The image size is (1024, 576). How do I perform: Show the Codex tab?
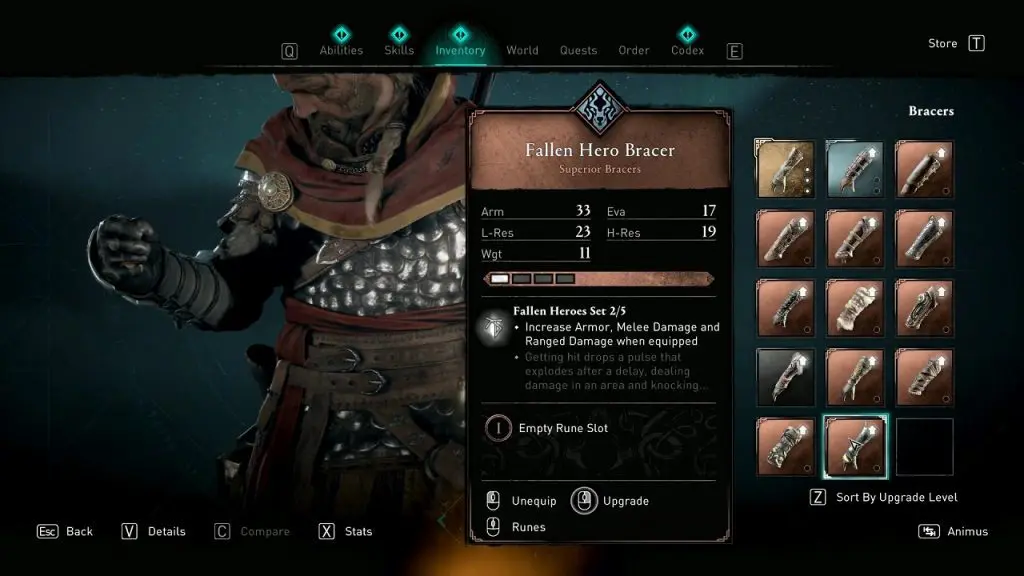[687, 50]
